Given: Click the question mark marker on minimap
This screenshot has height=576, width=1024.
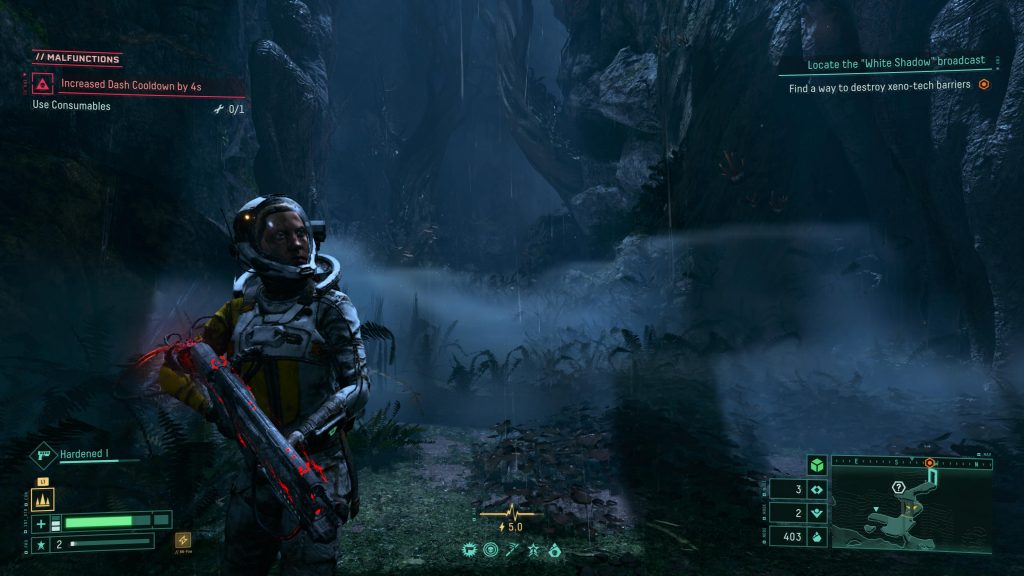Looking at the screenshot, I should 898,487.
